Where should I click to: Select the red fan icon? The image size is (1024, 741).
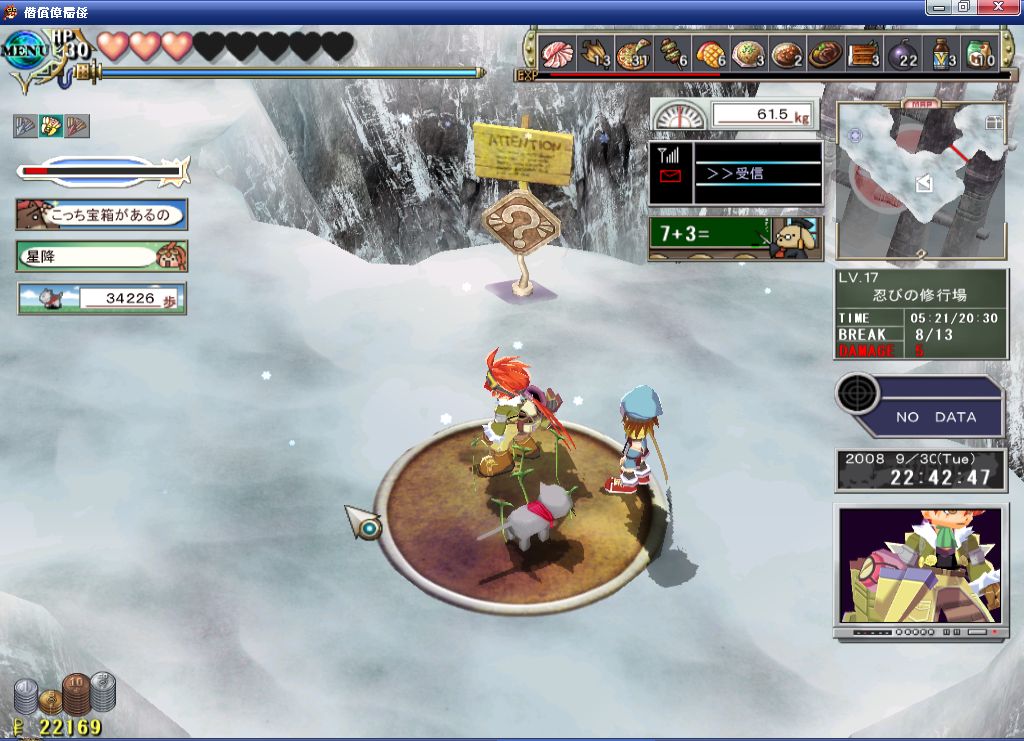pos(76,126)
